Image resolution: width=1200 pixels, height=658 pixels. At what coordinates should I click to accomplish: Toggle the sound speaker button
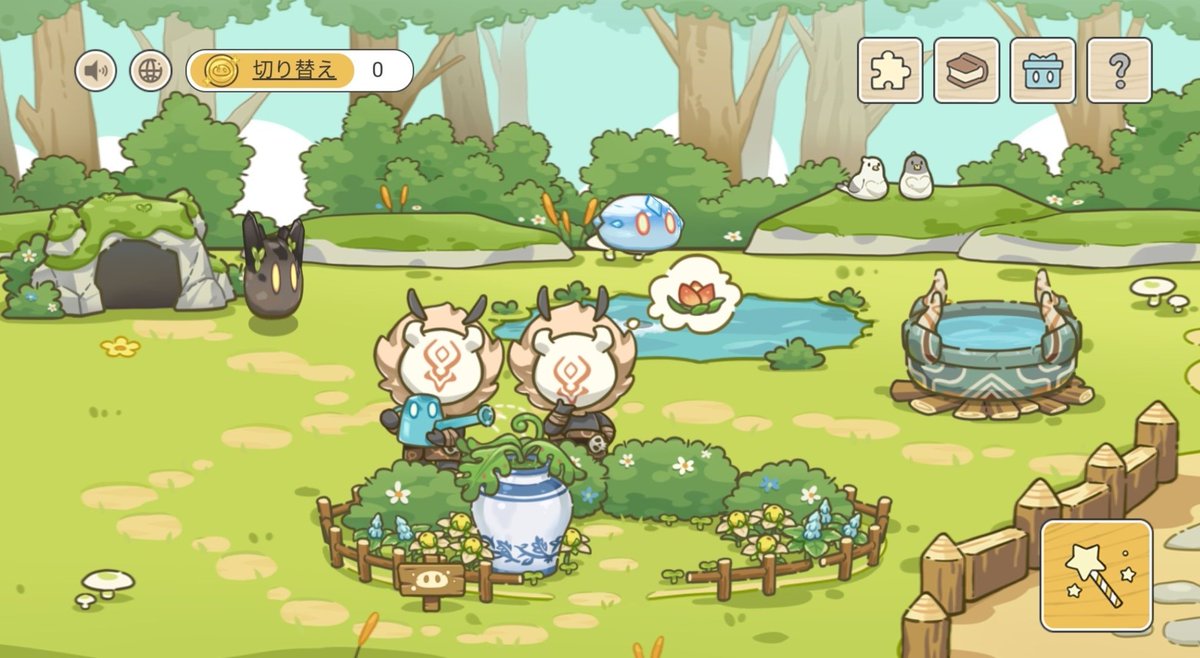(x=96, y=71)
